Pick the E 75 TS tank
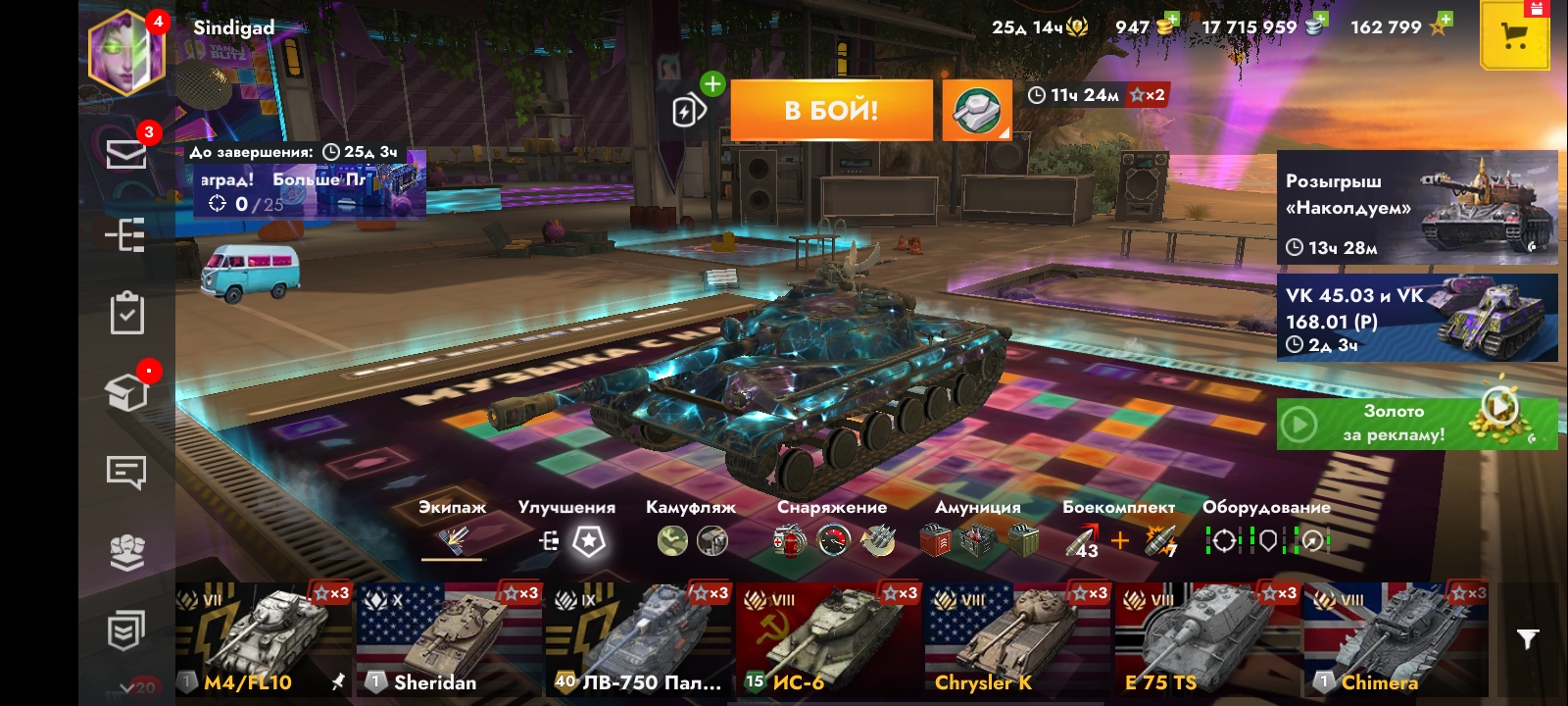1568x706 pixels. (1207, 639)
